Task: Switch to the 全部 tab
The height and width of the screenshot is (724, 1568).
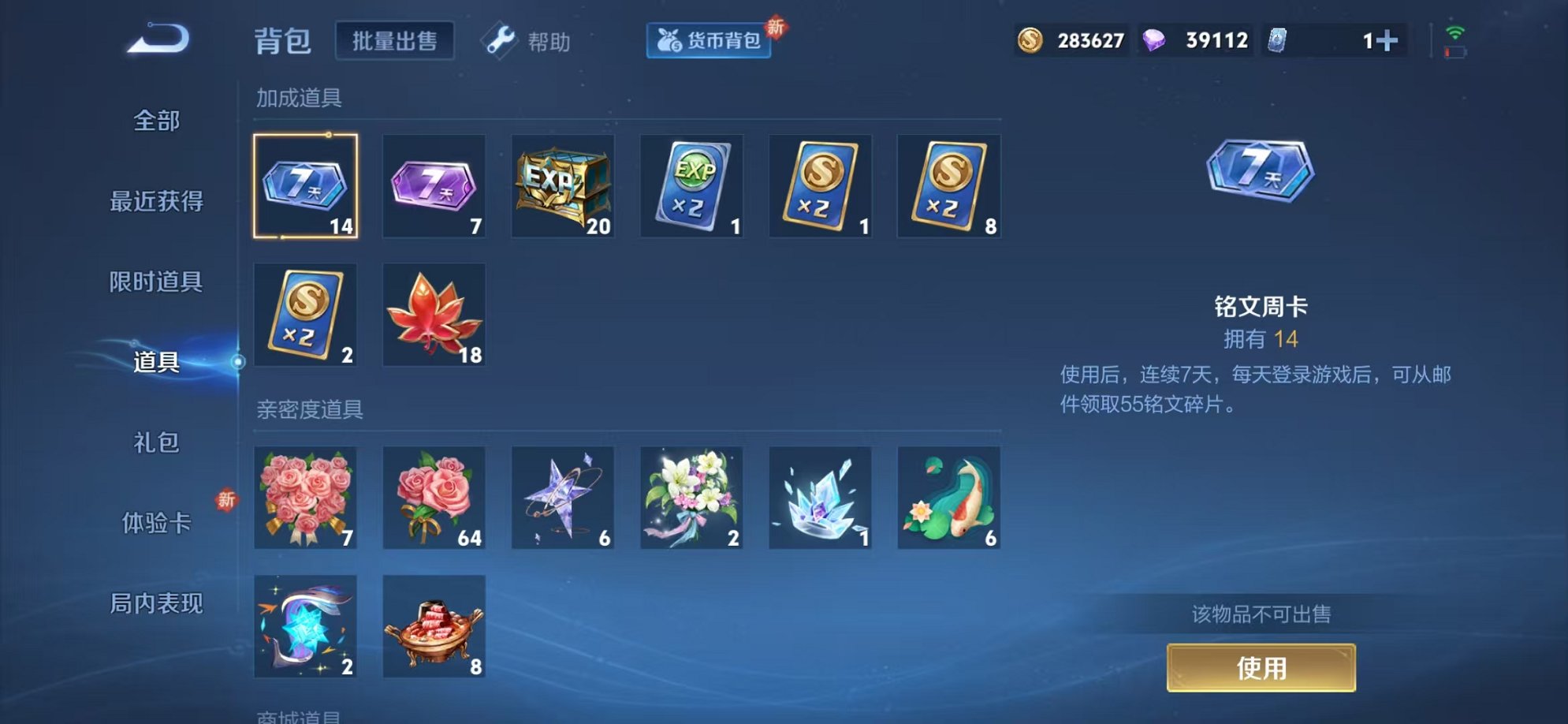Action: (x=156, y=121)
